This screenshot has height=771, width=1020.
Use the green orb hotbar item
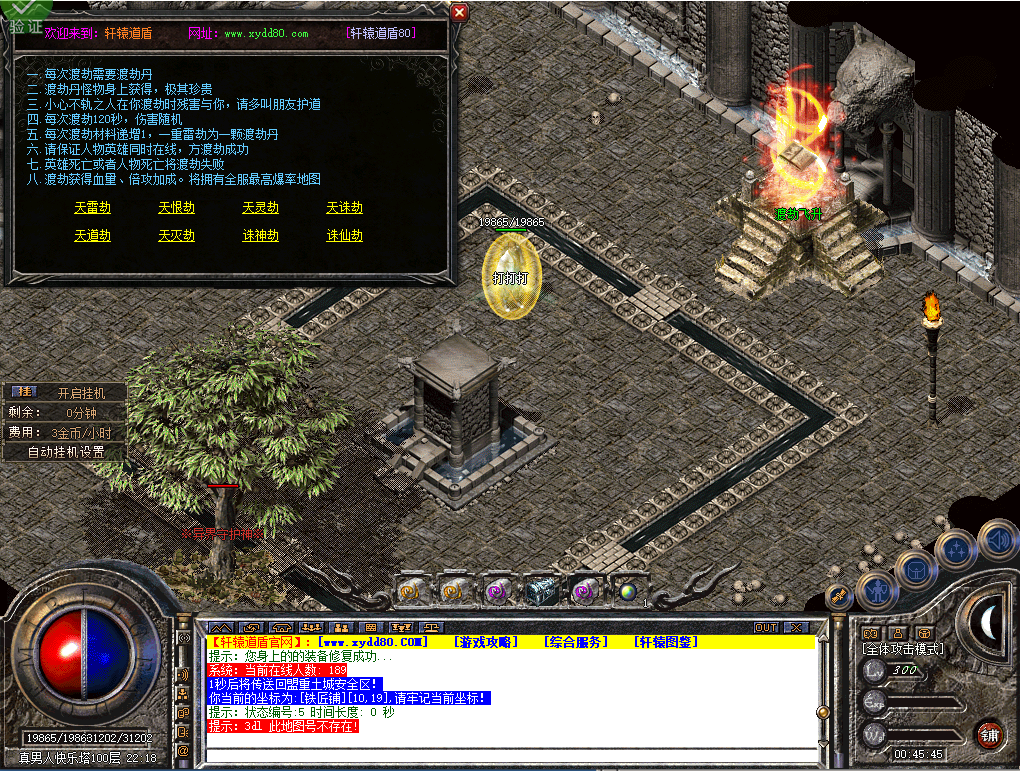click(628, 590)
